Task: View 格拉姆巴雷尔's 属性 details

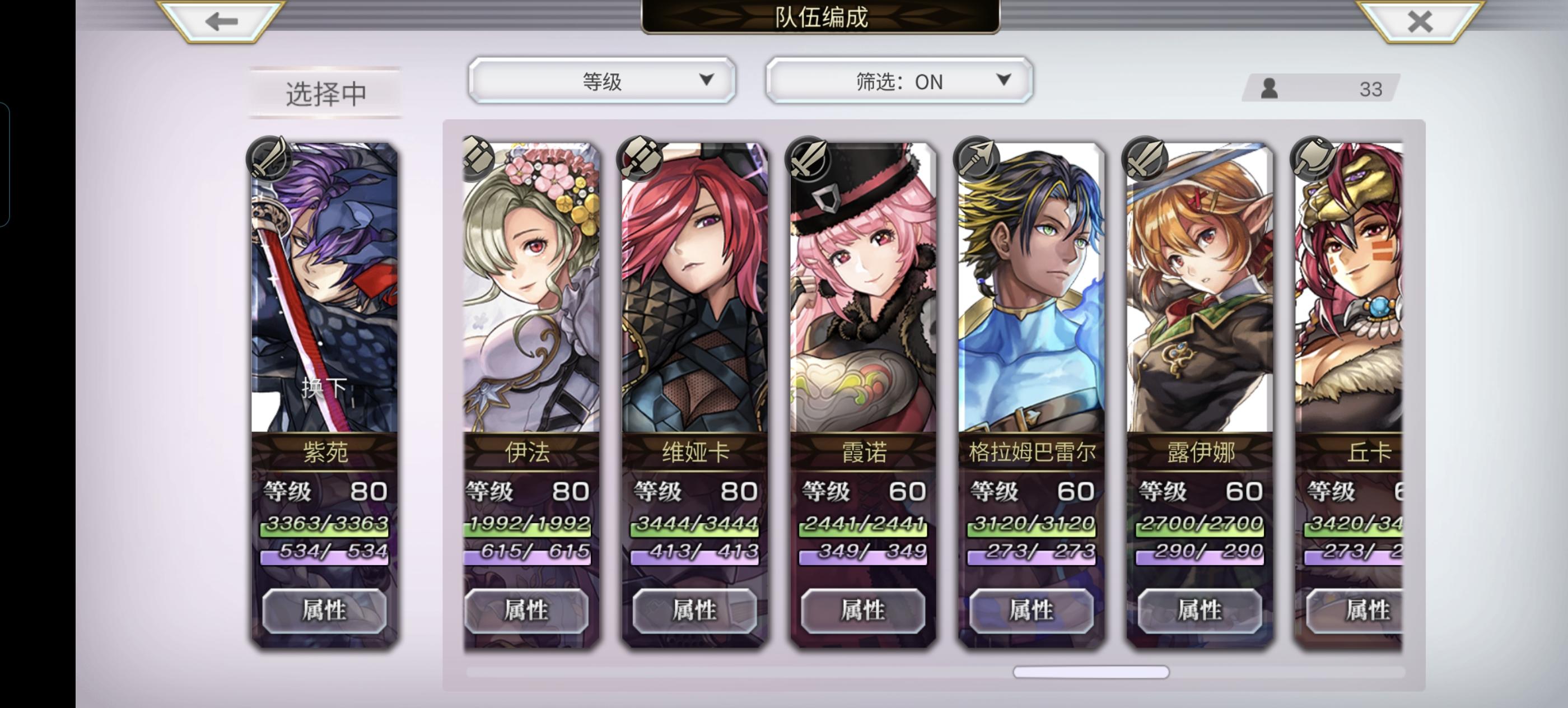Action: click(1031, 611)
